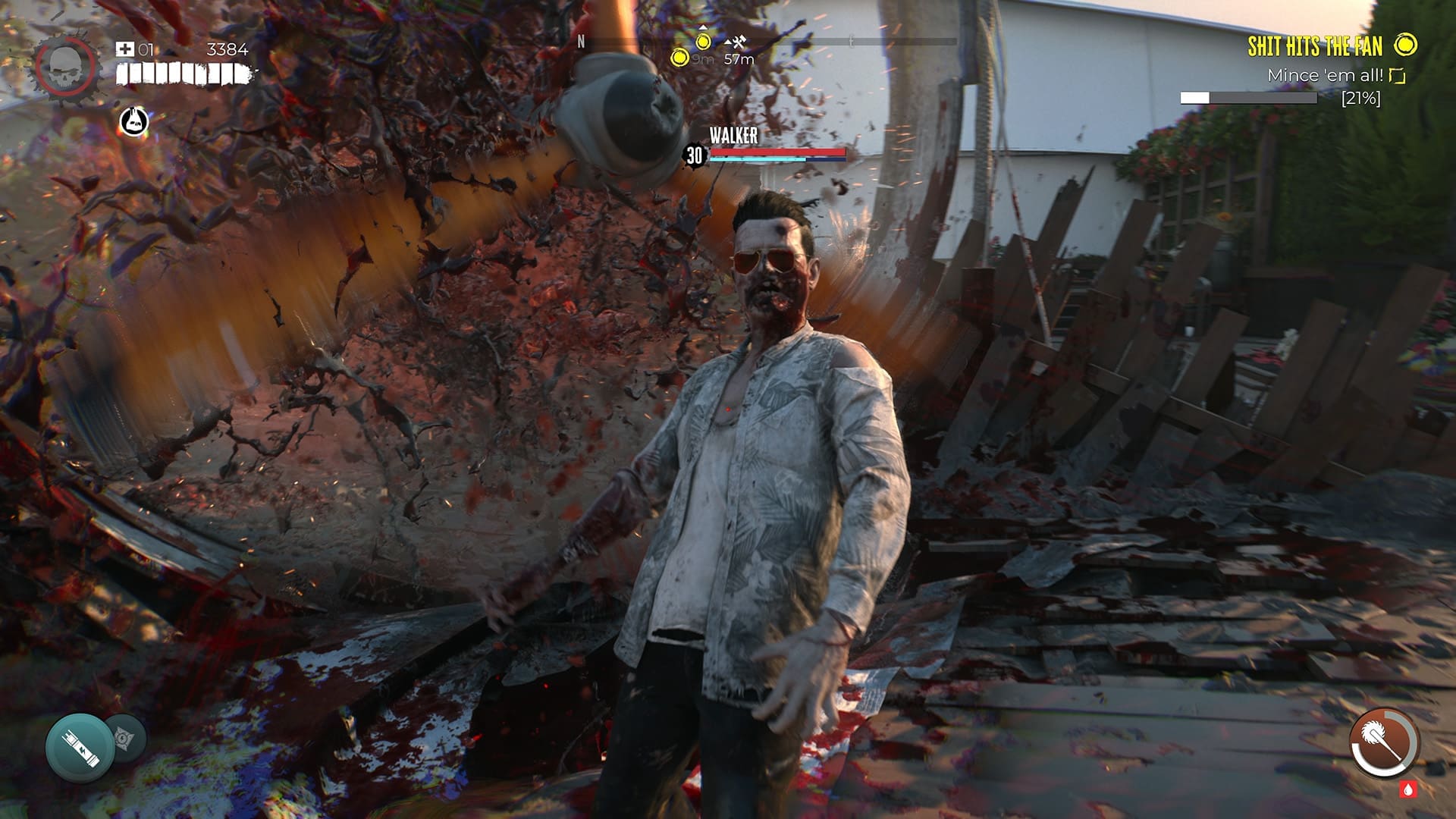Image resolution: width=1456 pixels, height=819 pixels.
Task: Select the skull health emblem
Action: pyautogui.click(x=64, y=64)
